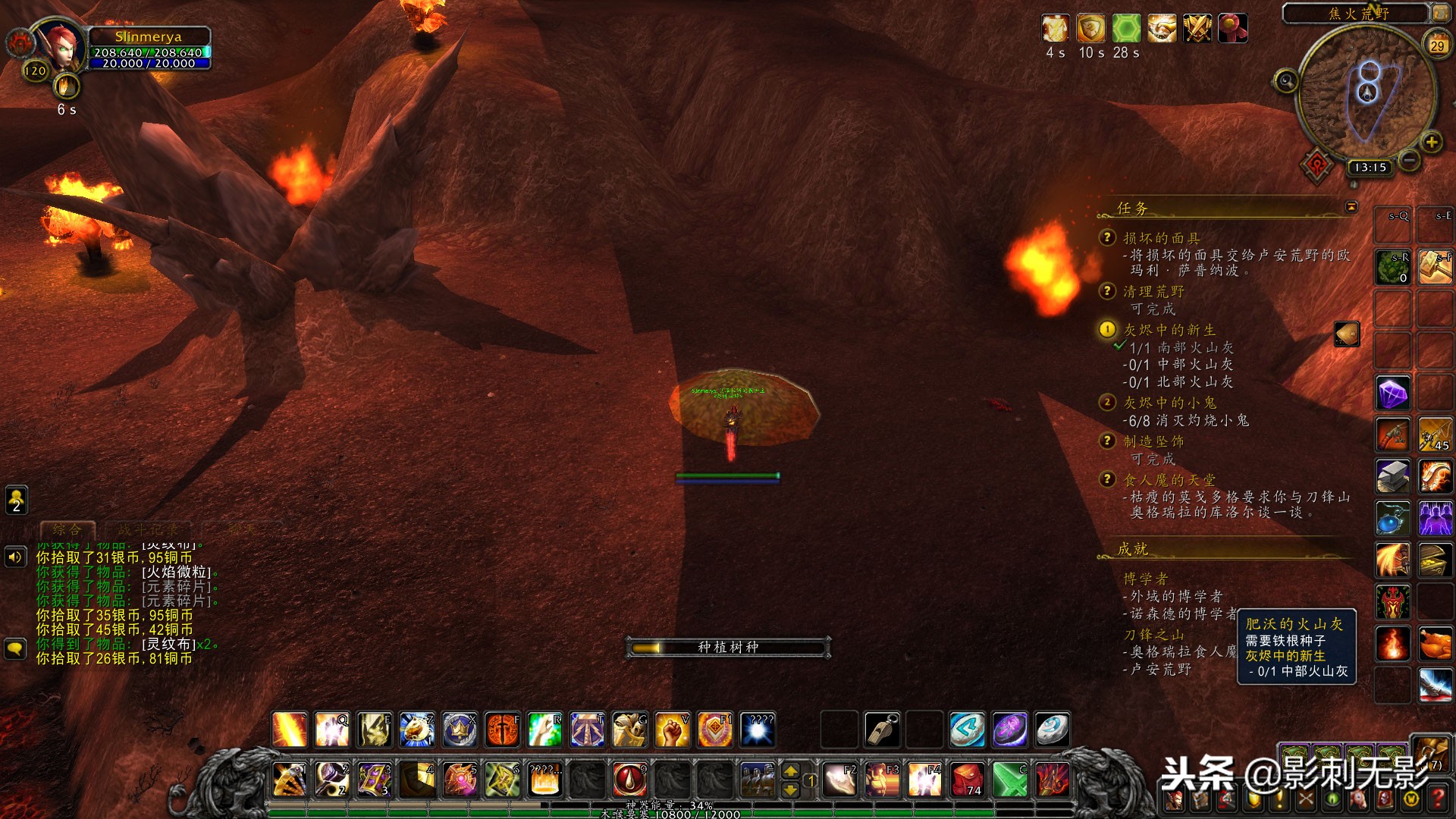The image size is (1456, 819).
Task: Click the action bar page-up arrow
Action: 790,771
